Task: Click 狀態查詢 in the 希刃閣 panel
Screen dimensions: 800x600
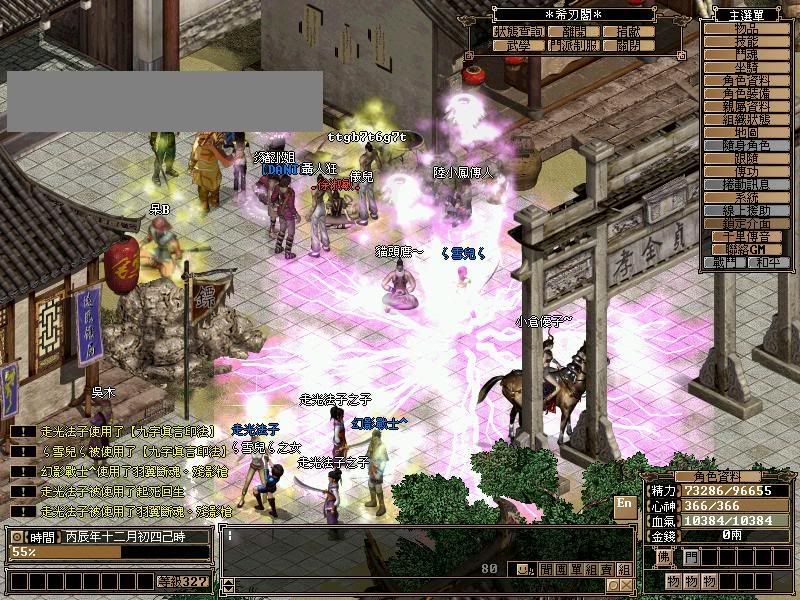Action: 519,32
